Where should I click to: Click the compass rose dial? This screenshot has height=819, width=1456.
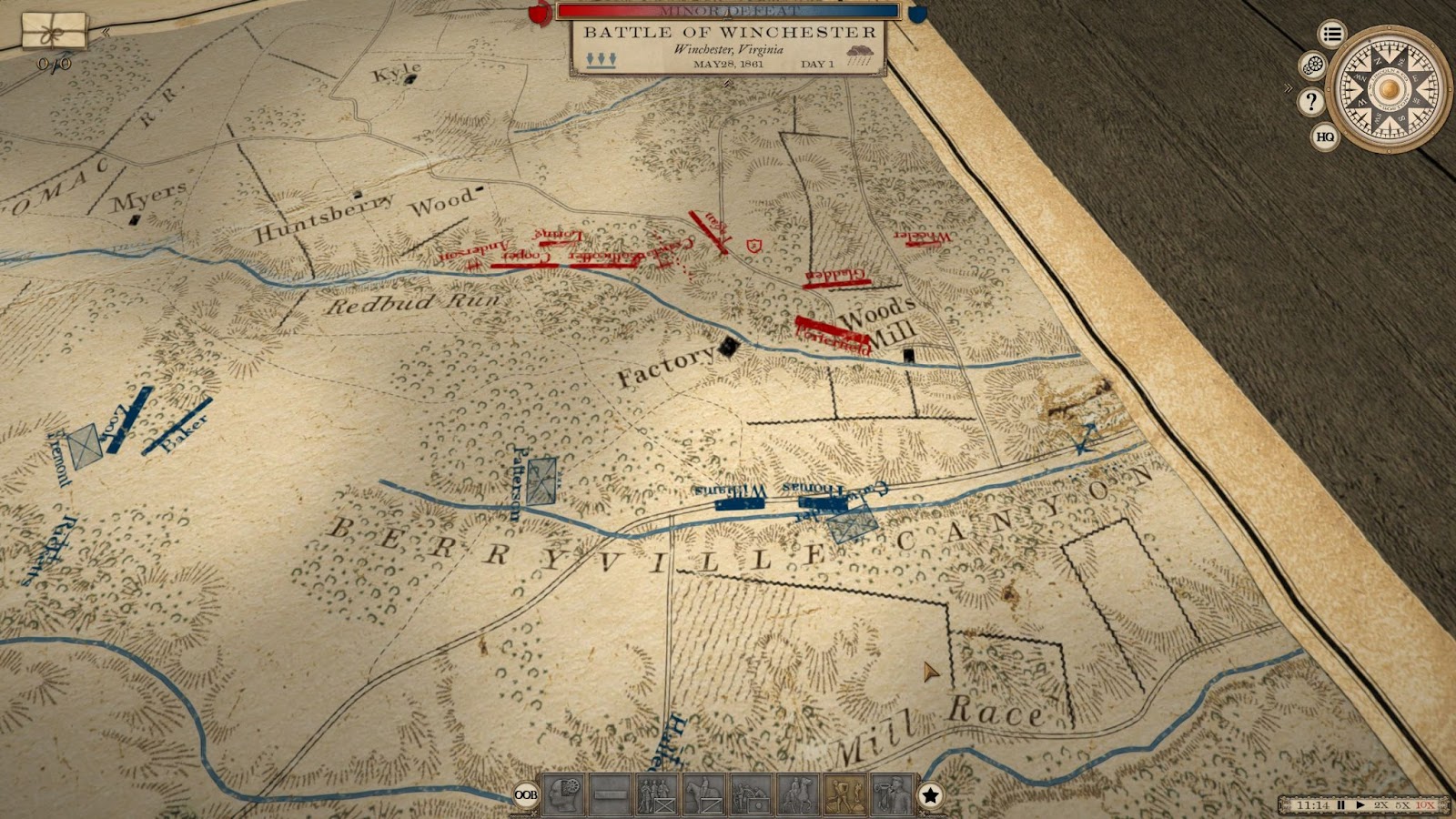point(1388,88)
